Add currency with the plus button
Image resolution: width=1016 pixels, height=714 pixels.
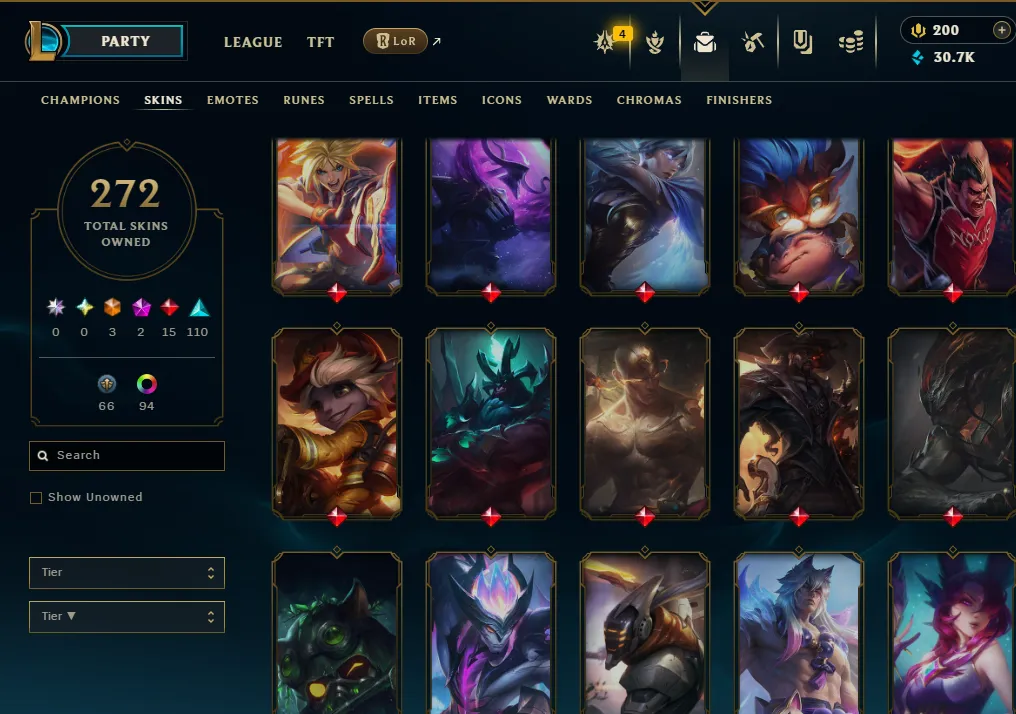click(1001, 31)
